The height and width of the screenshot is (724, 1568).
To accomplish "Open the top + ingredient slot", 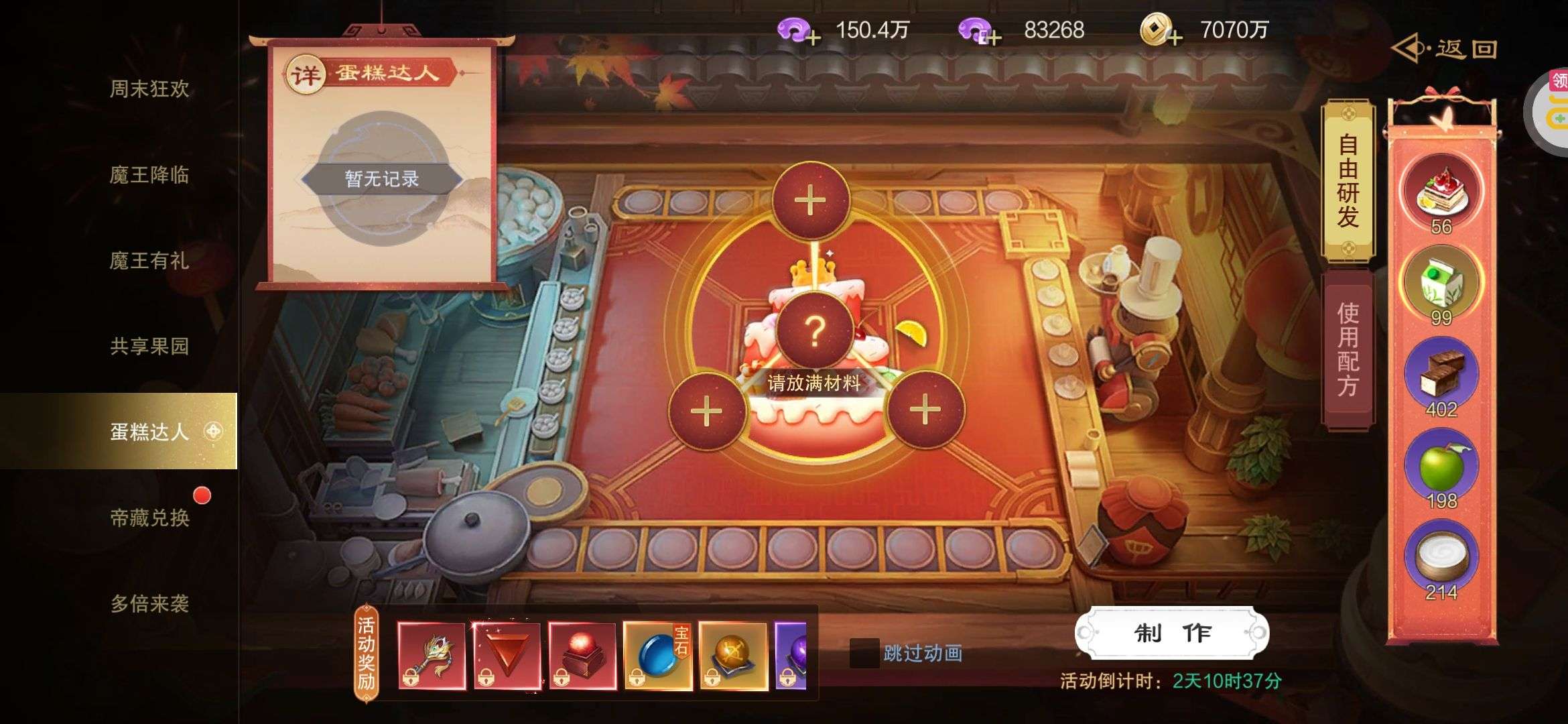I will click(812, 199).
